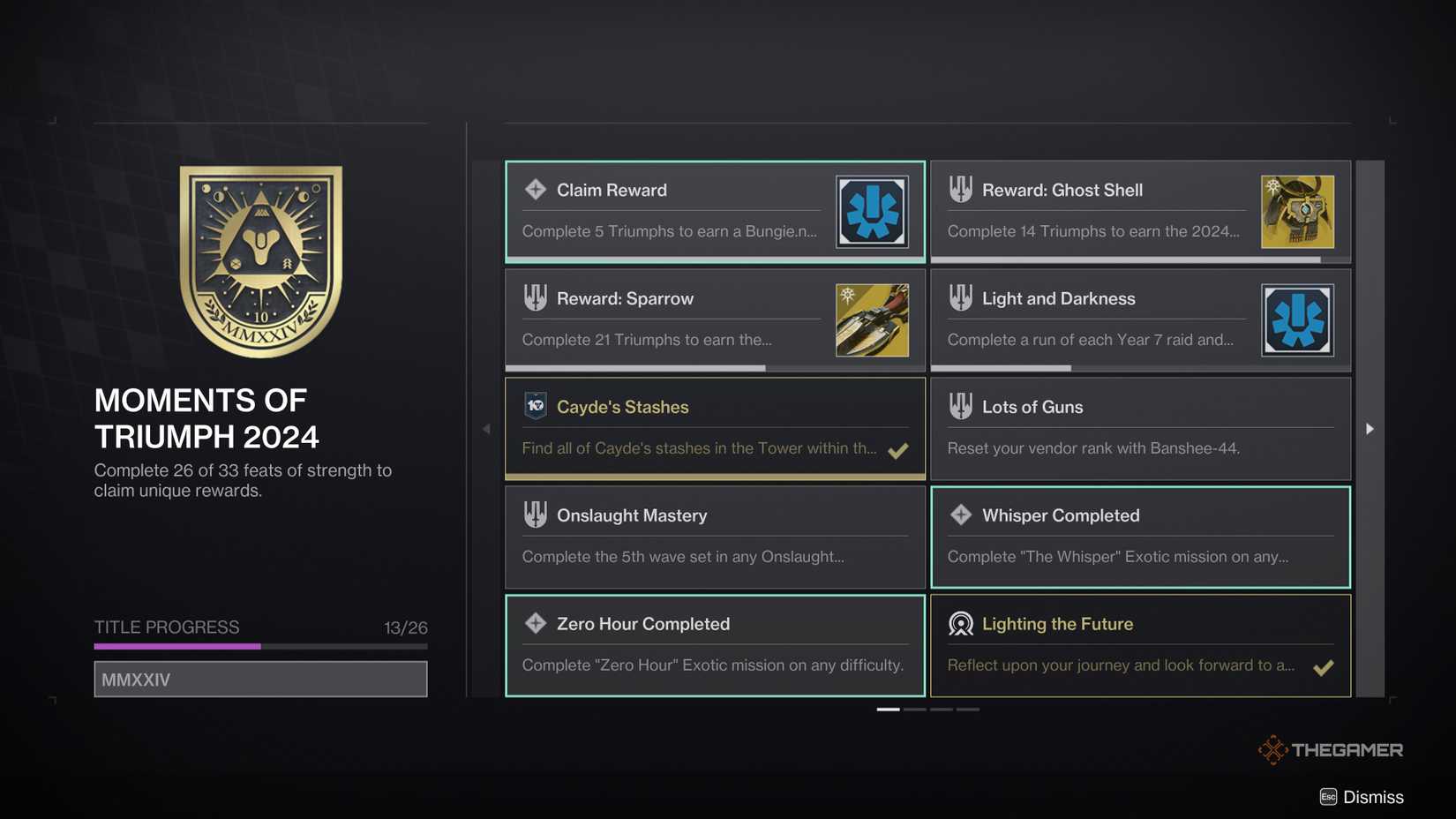
Task: Click the golden Ghost Shell reward icon
Action: click(x=1297, y=211)
